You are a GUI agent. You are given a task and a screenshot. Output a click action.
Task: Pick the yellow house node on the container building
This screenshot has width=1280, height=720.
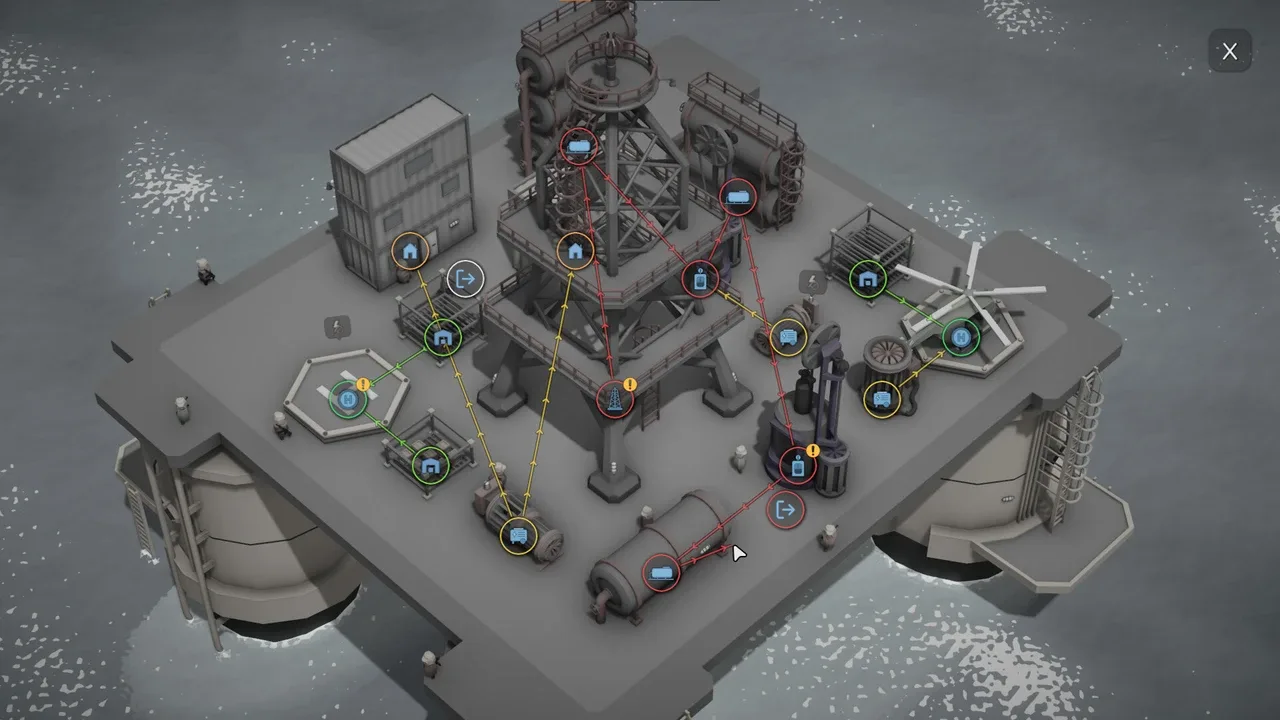(409, 250)
